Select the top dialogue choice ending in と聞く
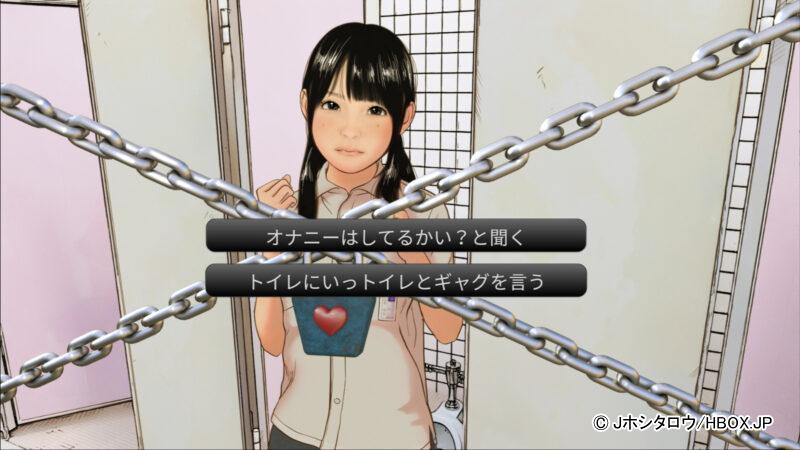The image size is (800, 450). click(396, 238)
